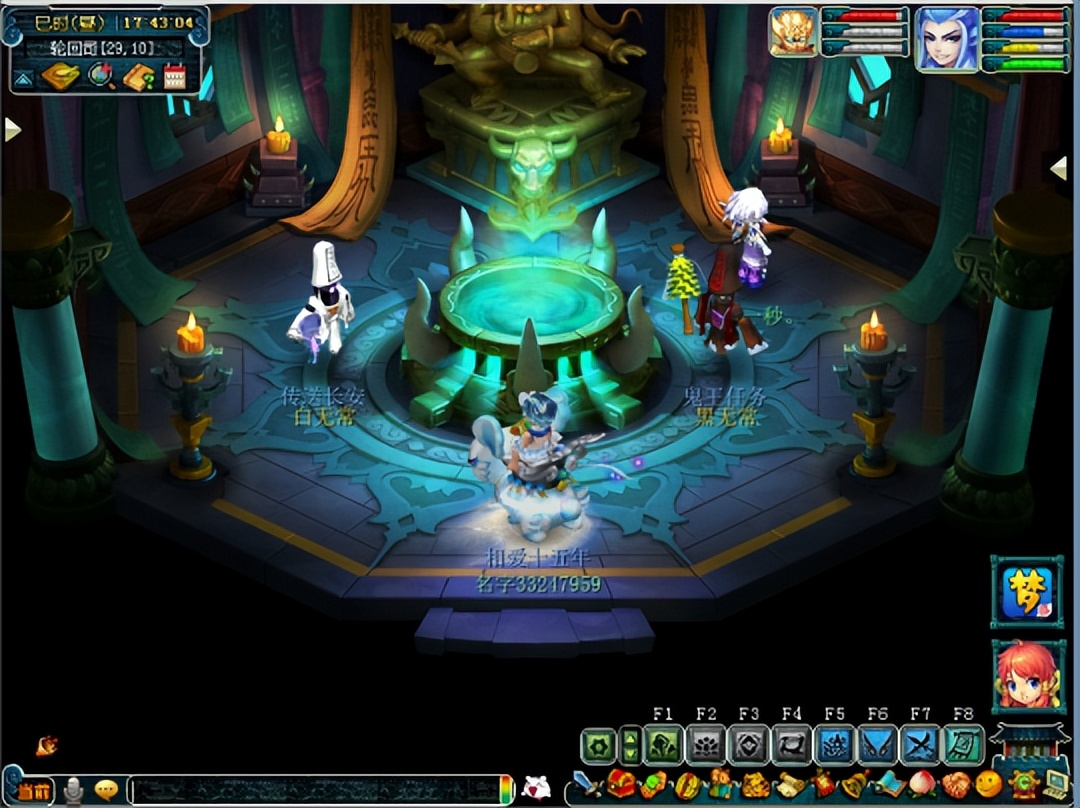Open the red-haired girl portrait button
This screenshot has width=1080, height=808.
(x=1027, y=677)
